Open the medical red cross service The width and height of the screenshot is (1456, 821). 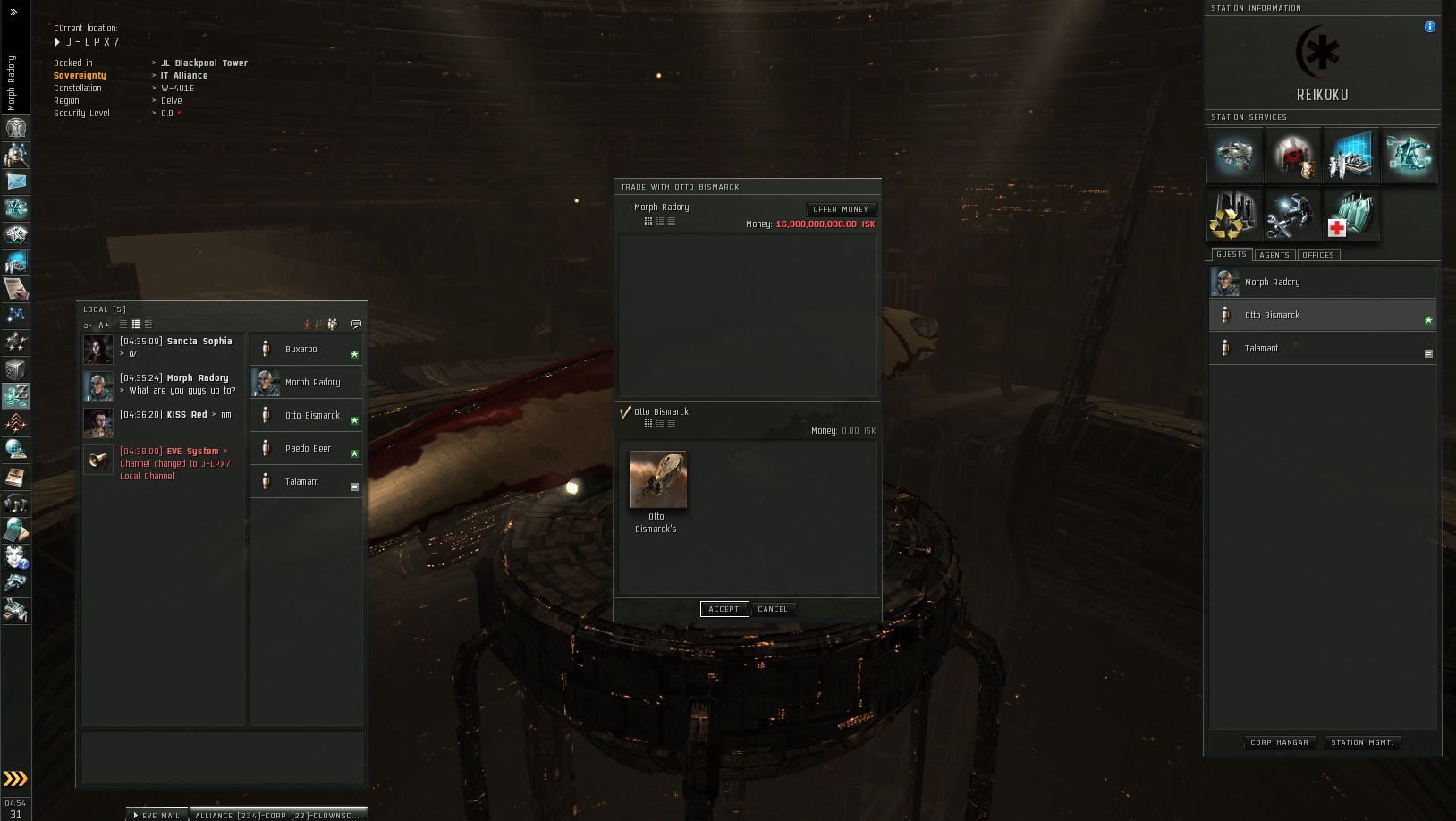(x=1350, y=216)
